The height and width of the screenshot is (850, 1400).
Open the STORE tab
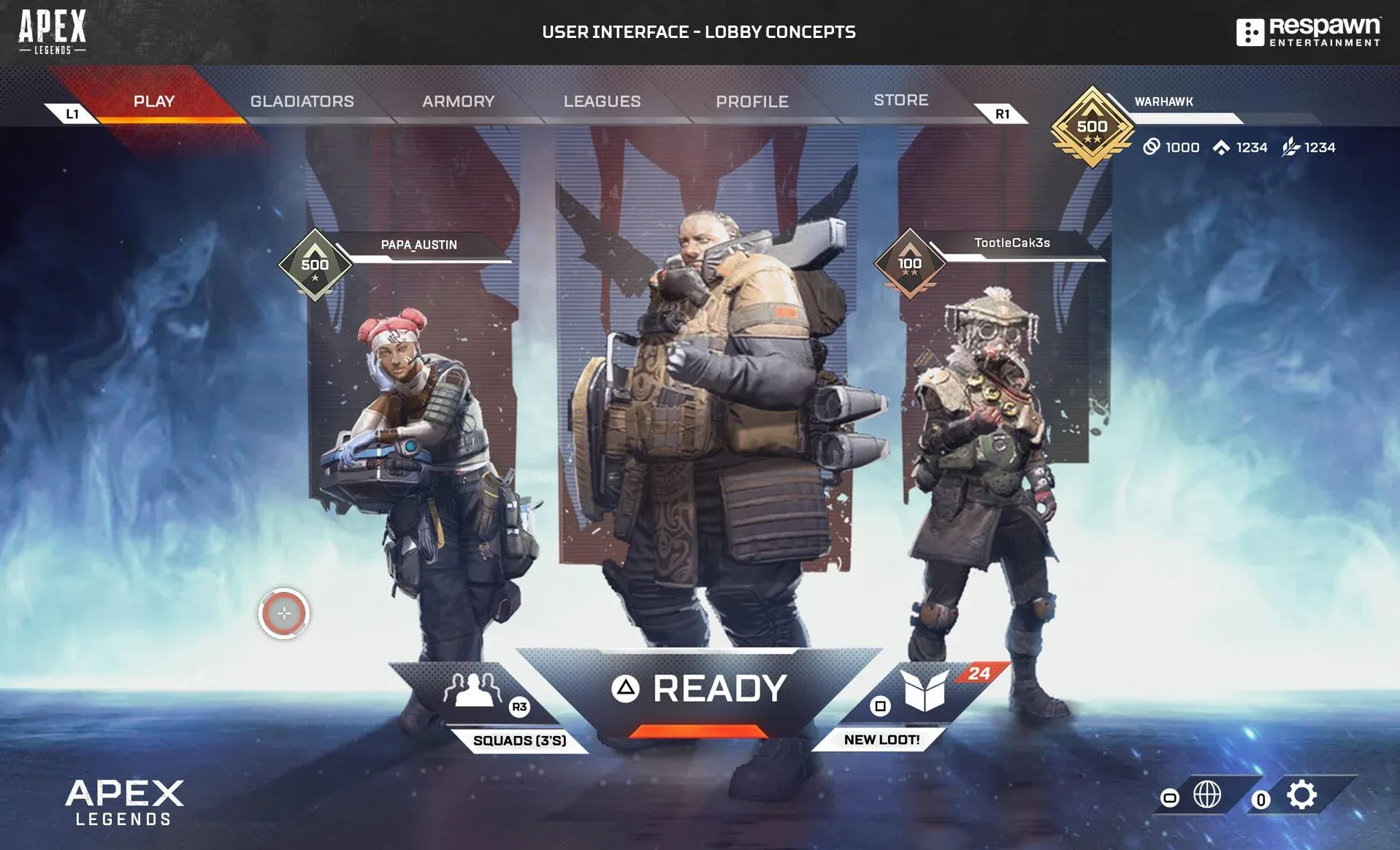(900, 100)
